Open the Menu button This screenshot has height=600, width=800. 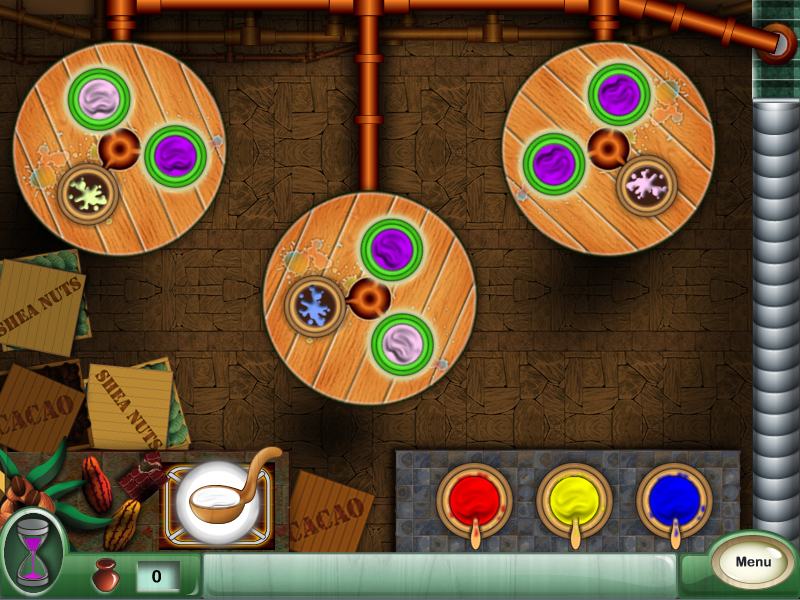(x=753, y=561)
